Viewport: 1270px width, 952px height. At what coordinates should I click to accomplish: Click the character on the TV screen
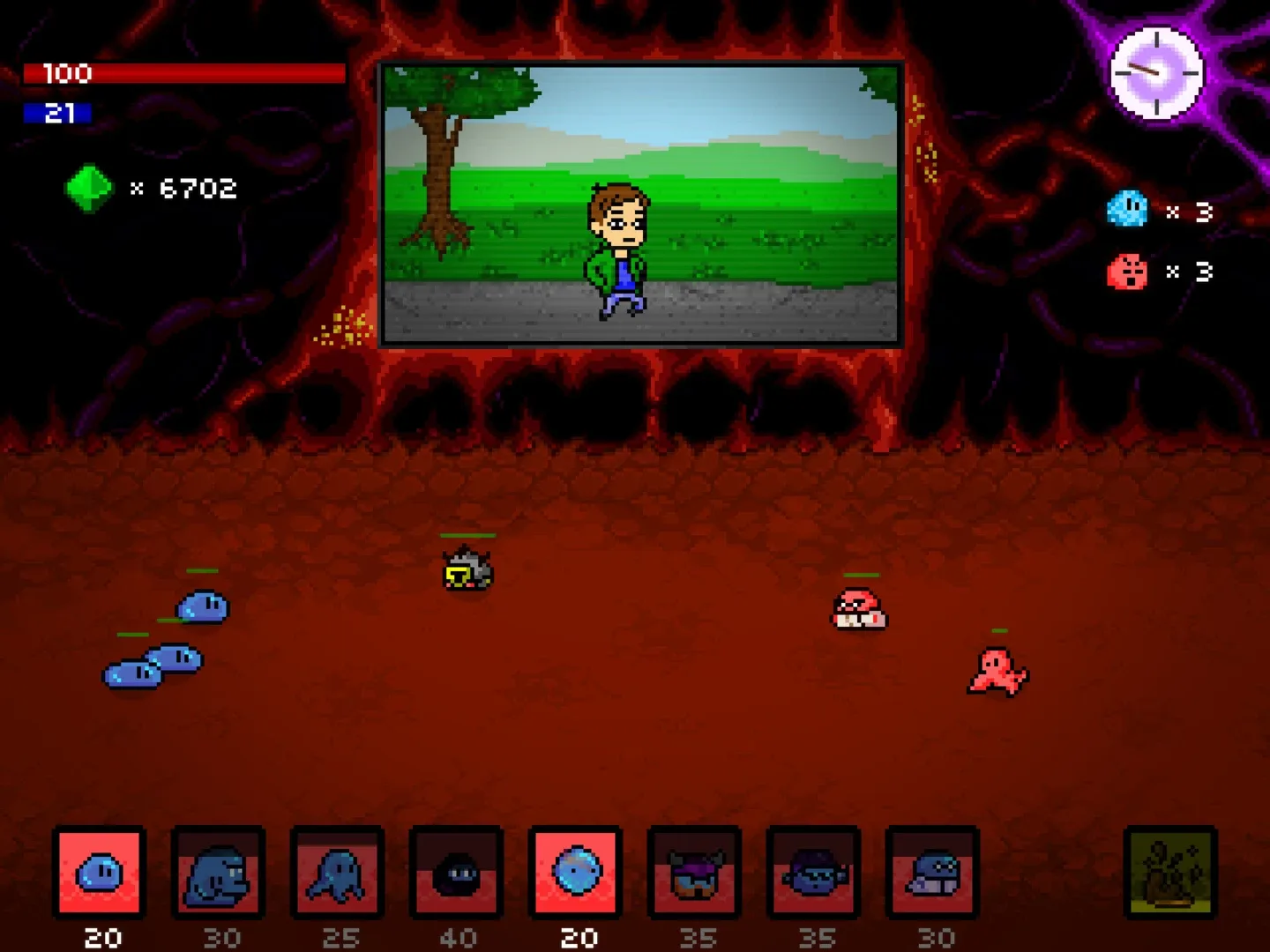point(617,247)
